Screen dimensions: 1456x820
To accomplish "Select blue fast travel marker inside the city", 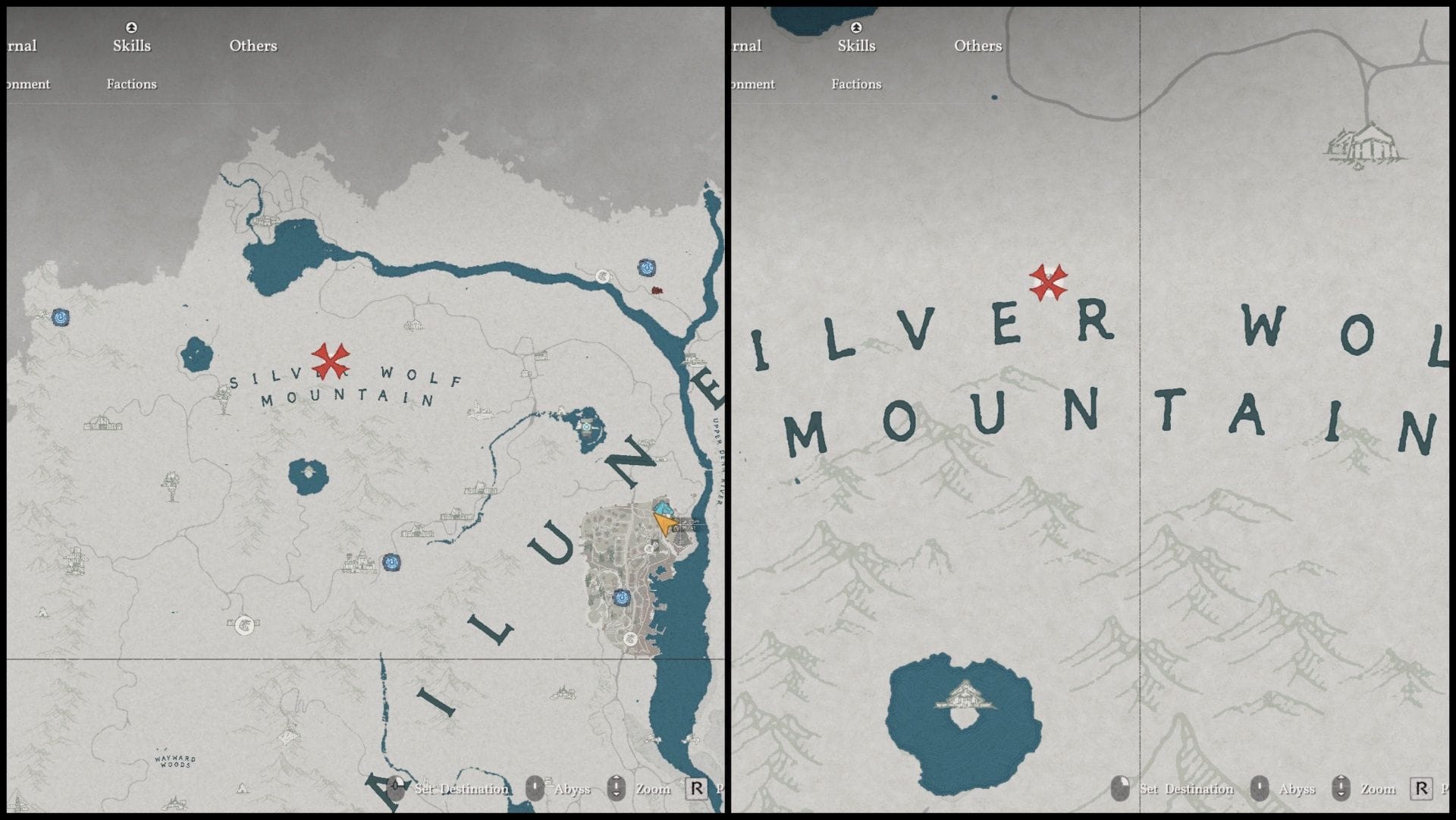I will [622, 598].
